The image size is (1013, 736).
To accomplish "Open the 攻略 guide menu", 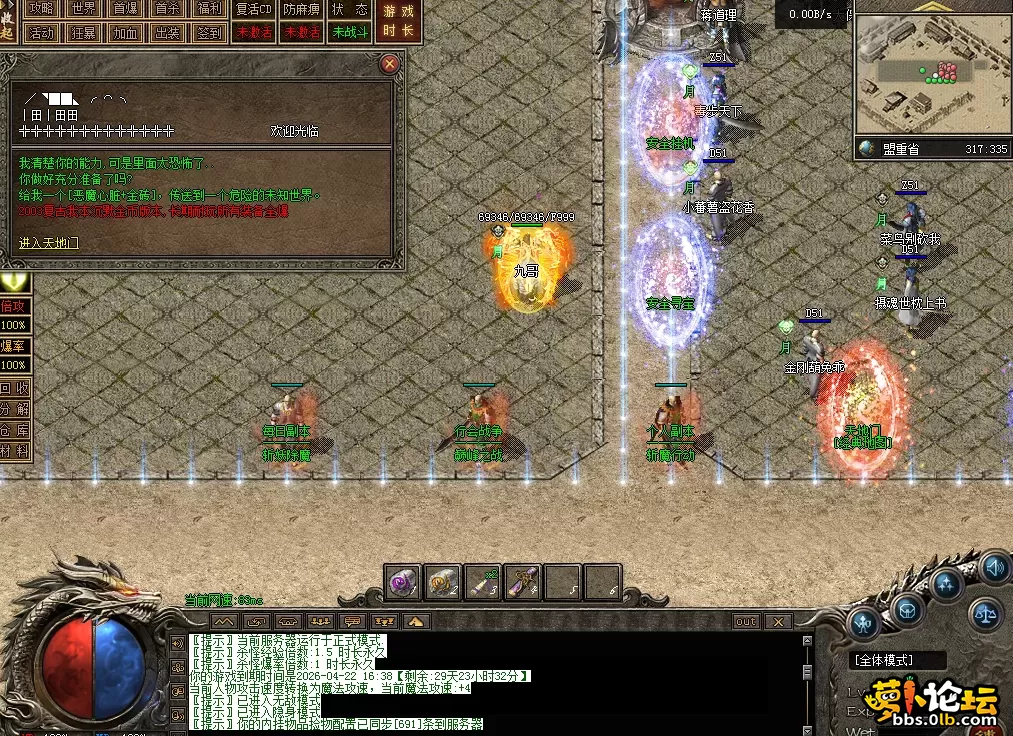I will pyautogui.click(x=41, y=9).
